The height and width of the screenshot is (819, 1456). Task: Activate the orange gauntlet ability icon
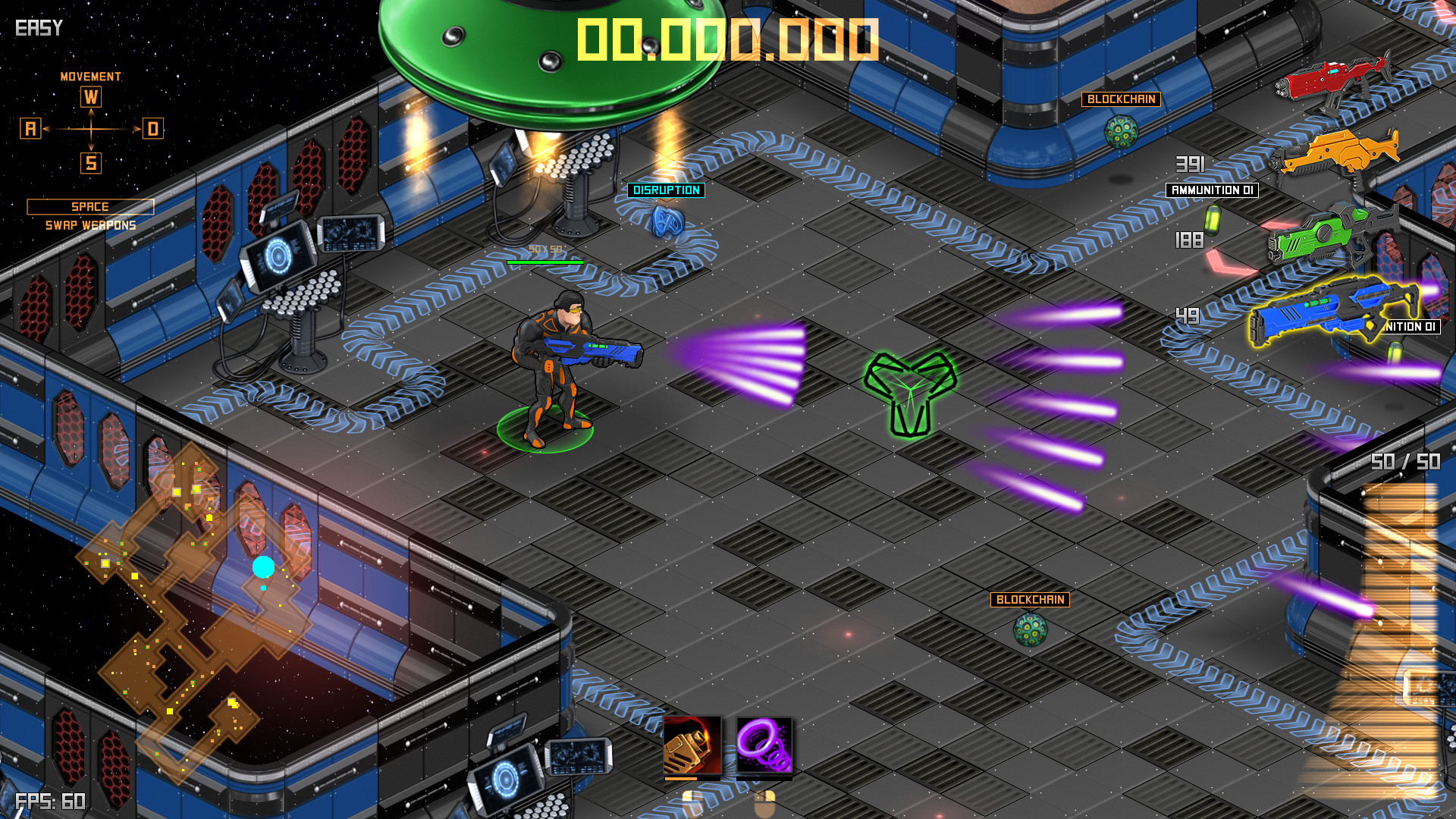(x=692, y=745)
